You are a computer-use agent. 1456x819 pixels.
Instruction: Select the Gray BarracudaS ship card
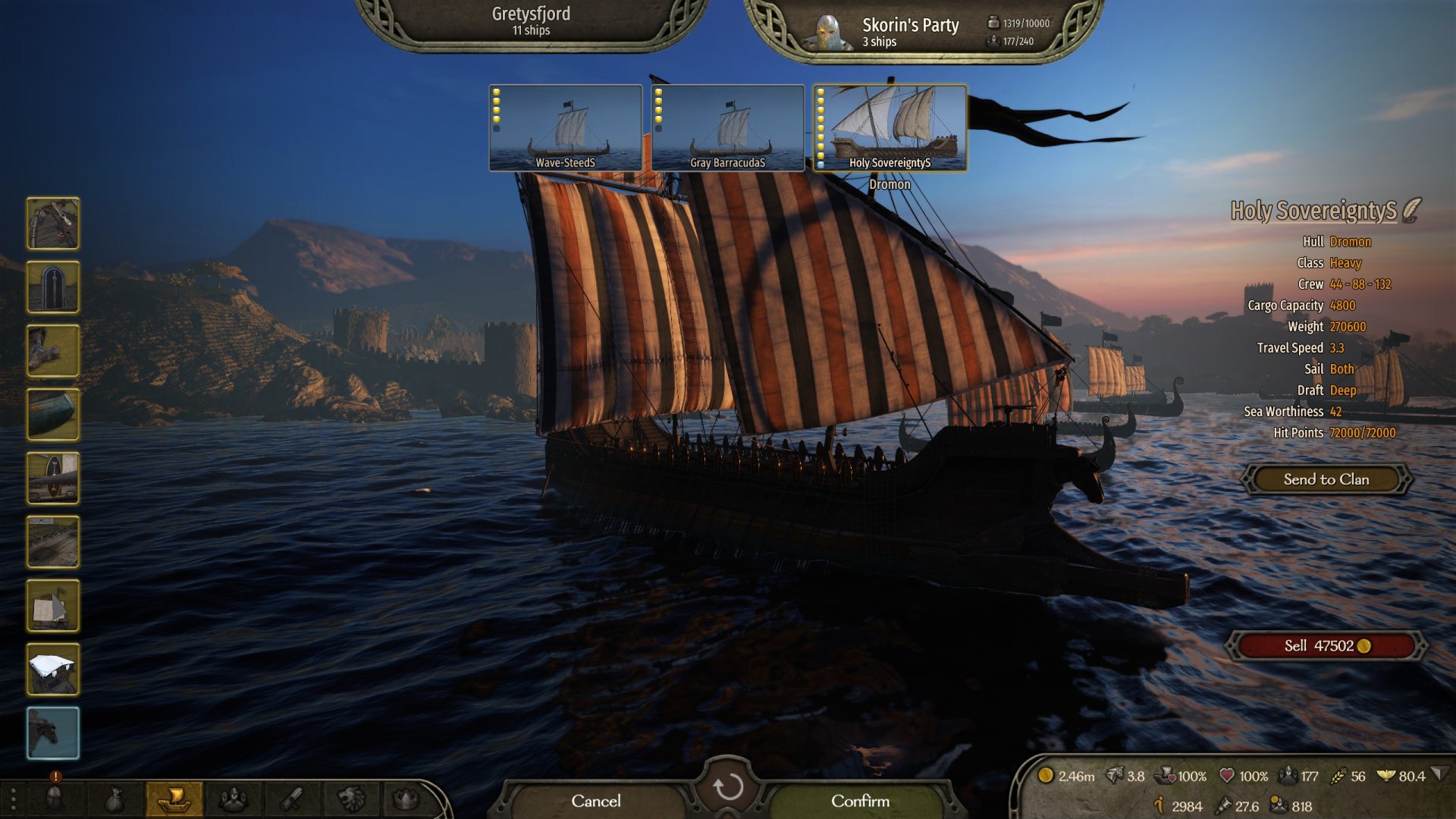pos(728,127)
